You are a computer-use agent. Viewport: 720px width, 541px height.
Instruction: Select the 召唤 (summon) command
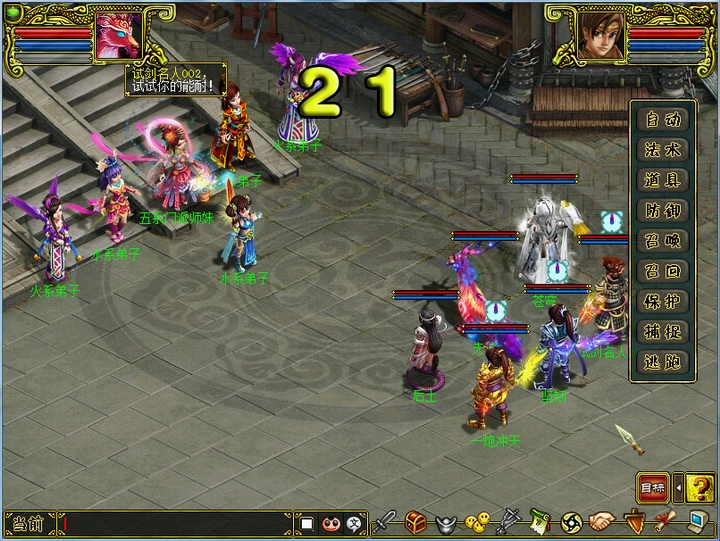(x=663, y=241)
